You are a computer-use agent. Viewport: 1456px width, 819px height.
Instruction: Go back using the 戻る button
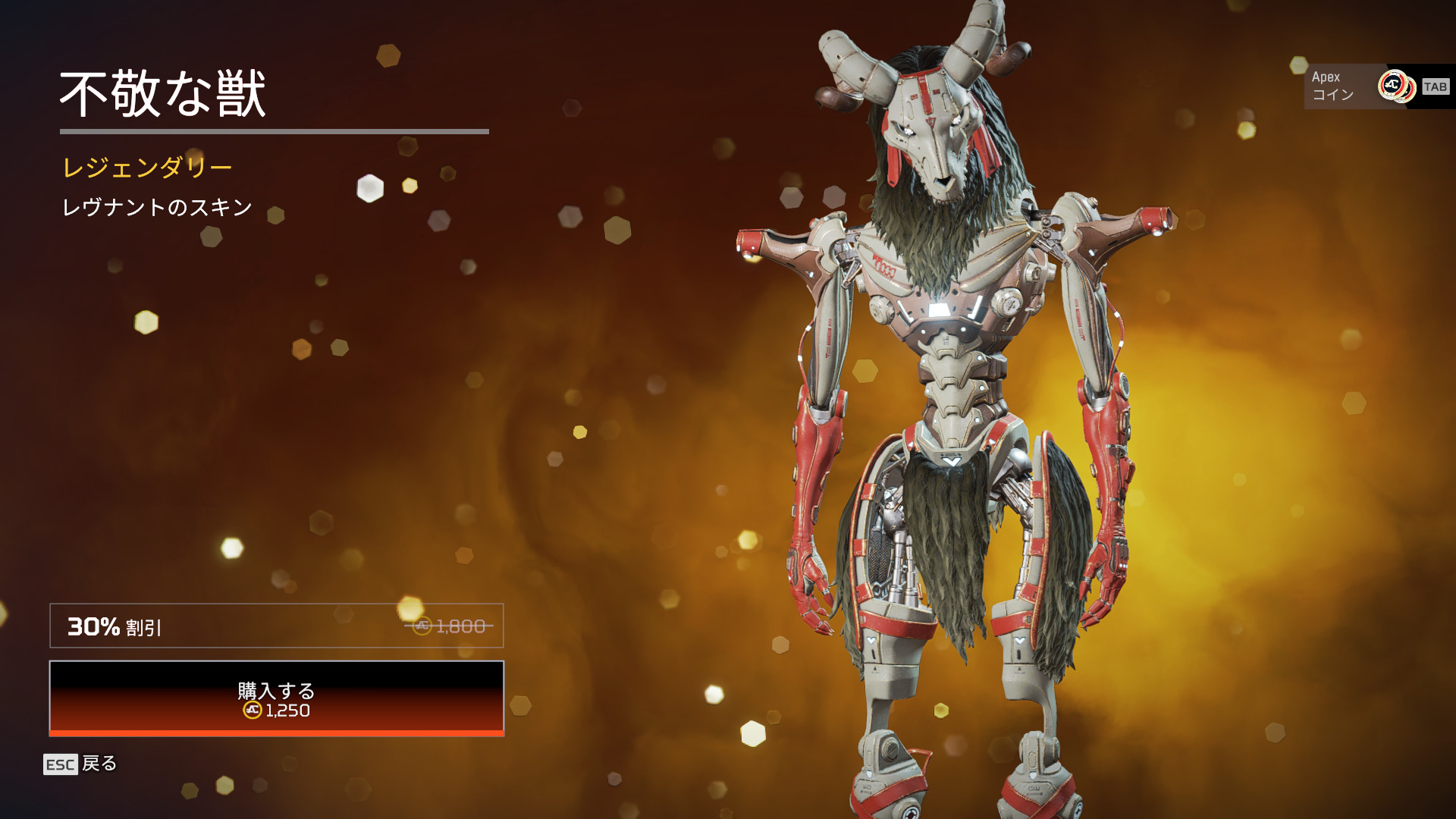(x=80, y=764)
